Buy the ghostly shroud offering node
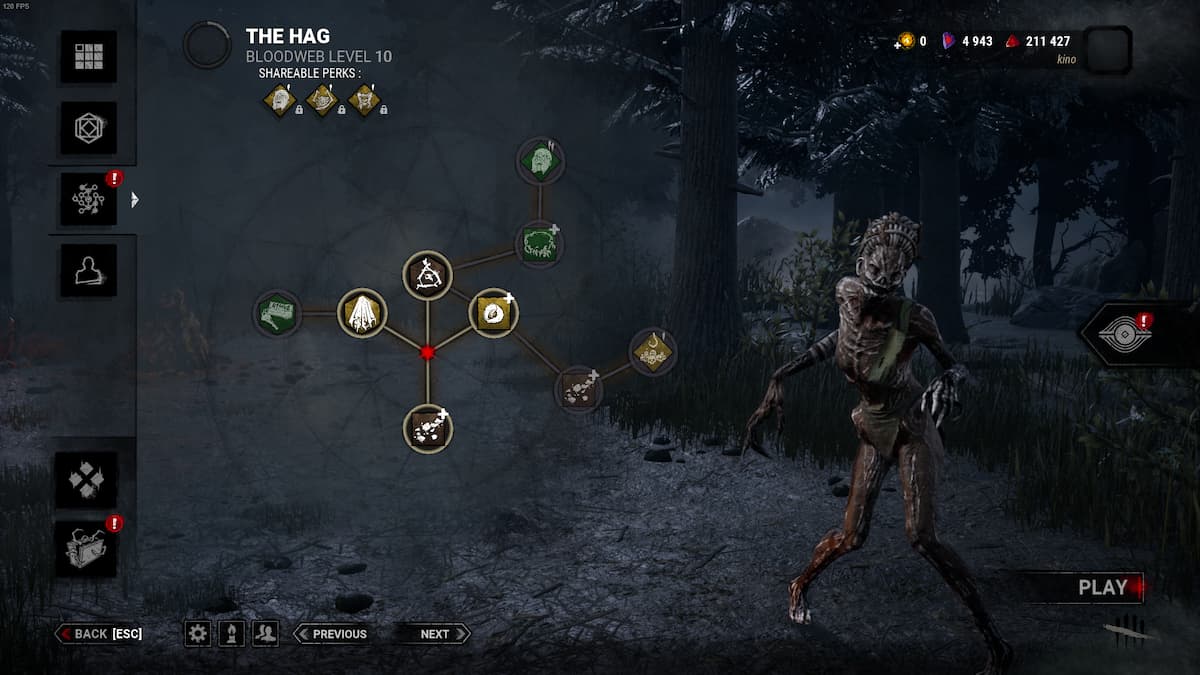The image size is (1200, 675). 362,313
